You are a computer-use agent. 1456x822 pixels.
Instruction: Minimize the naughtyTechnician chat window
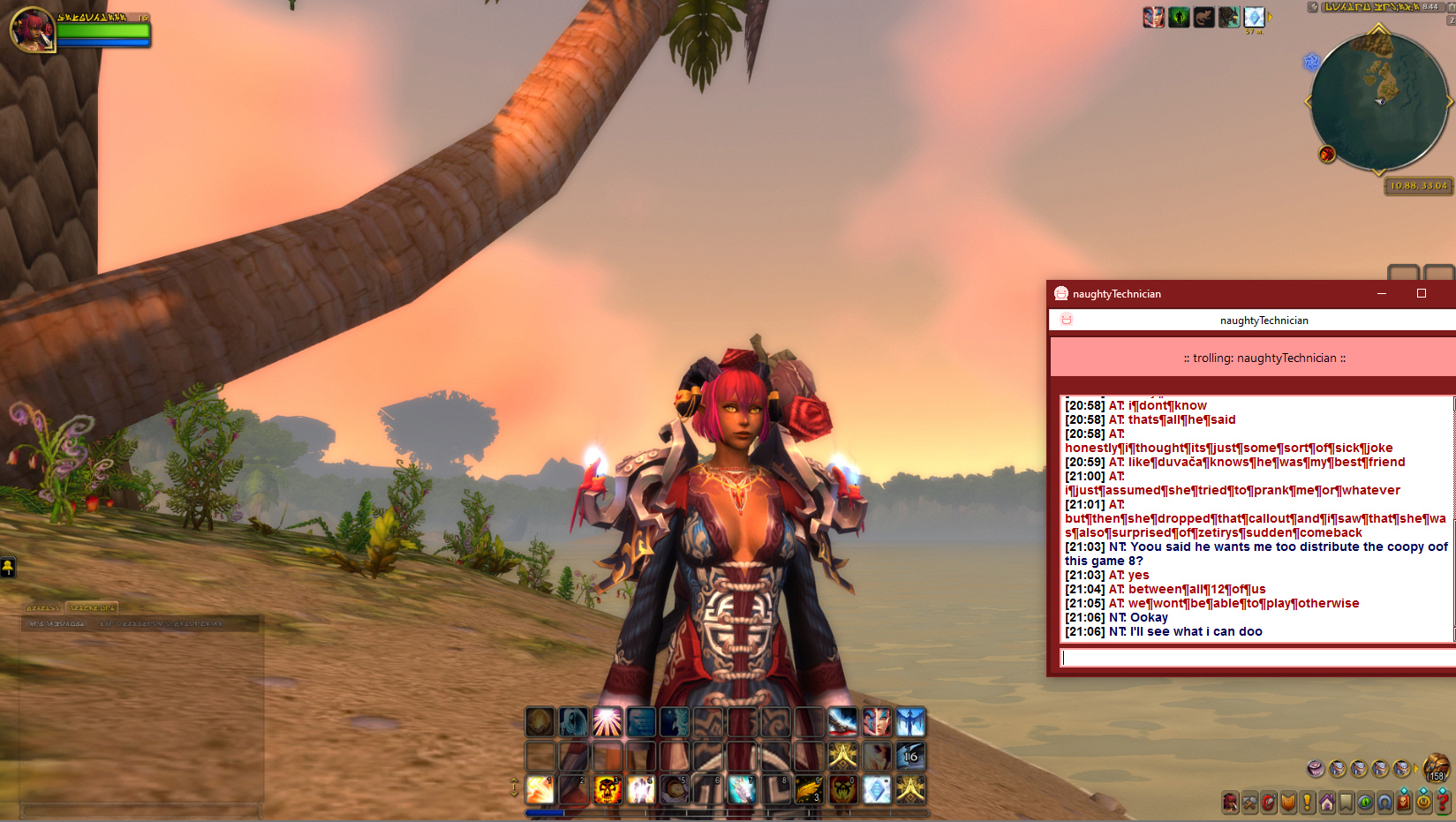[1382, 294]
